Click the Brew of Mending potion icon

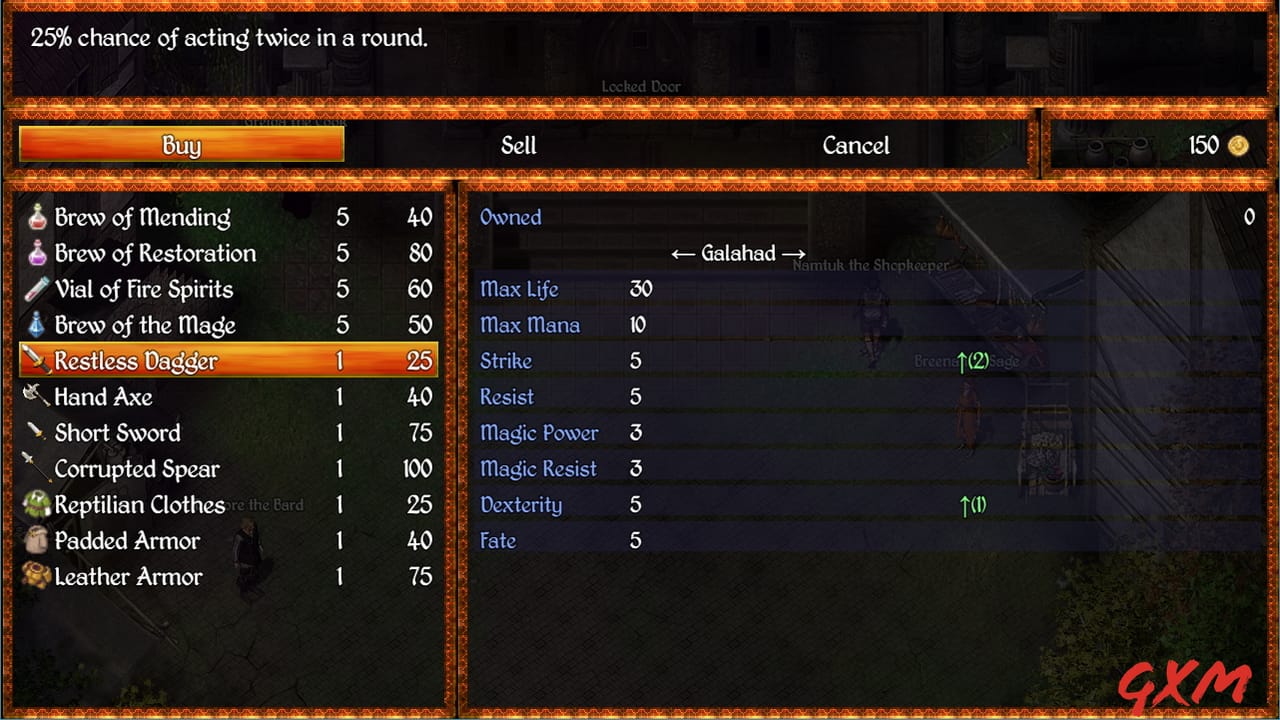pos(35,217)
